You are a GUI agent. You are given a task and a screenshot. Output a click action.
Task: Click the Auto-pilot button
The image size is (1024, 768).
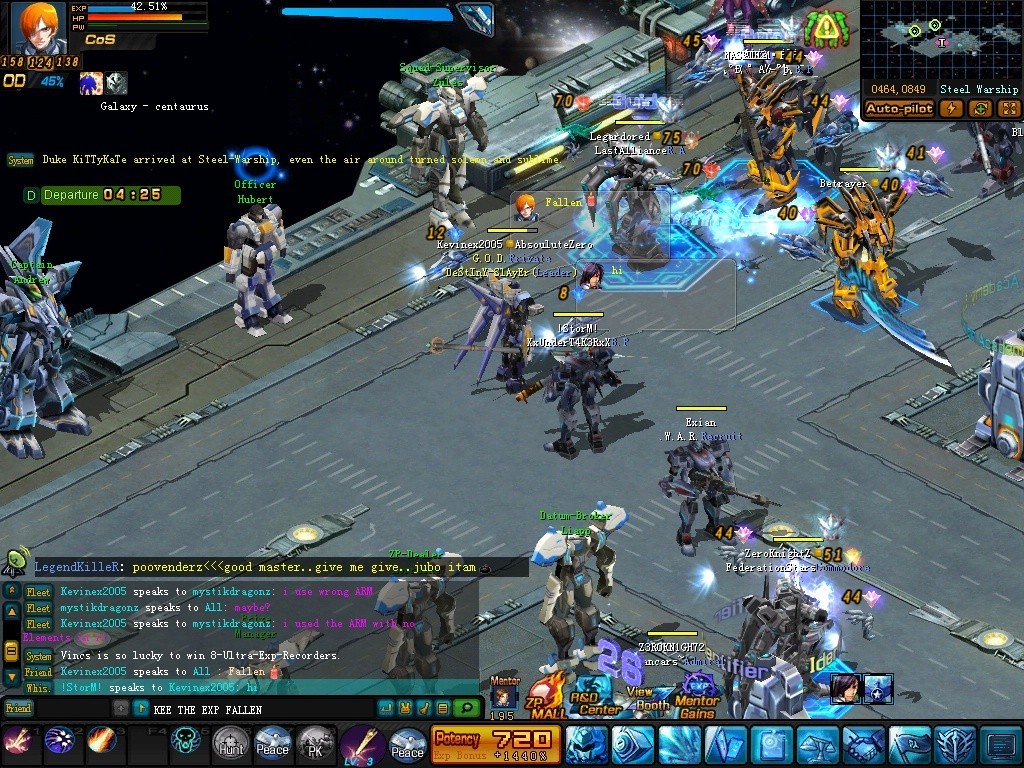(899, 109)
